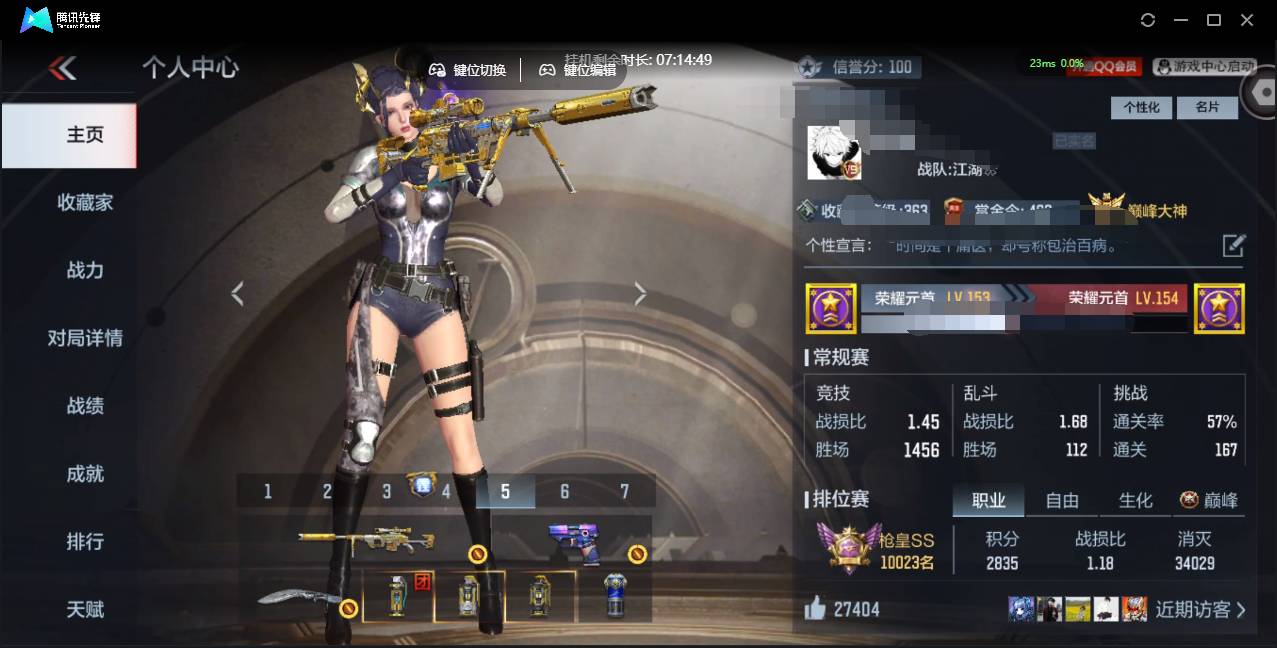Open the 键位切换 key-mapping switch
This screenshot has width=1277, height=648.
pos(468,70)
